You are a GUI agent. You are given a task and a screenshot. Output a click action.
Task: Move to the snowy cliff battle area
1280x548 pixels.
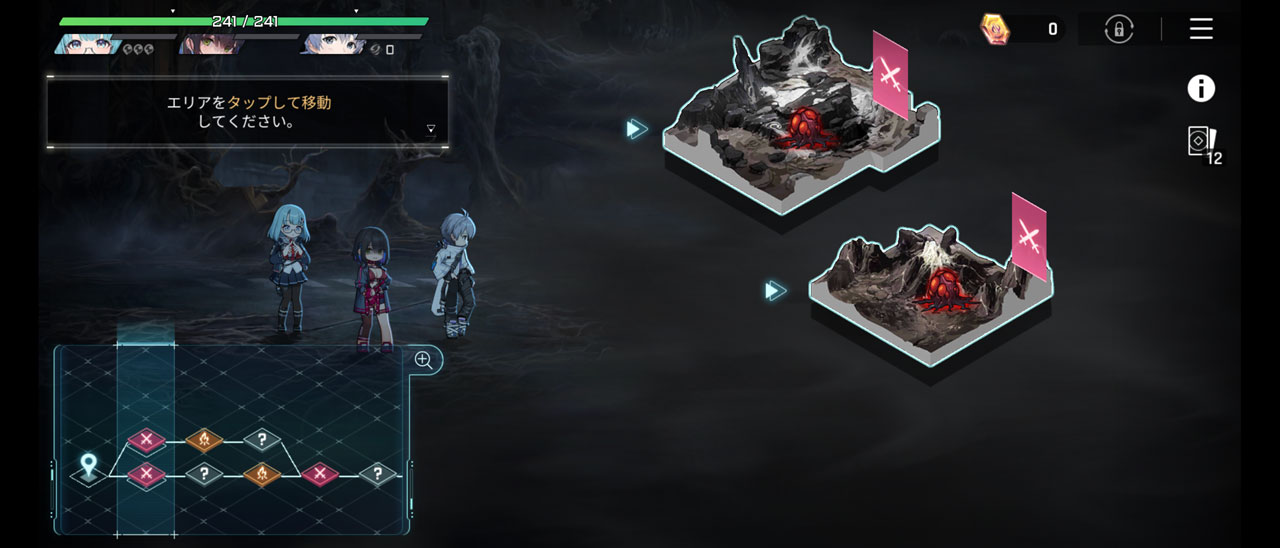coord(800,125)
